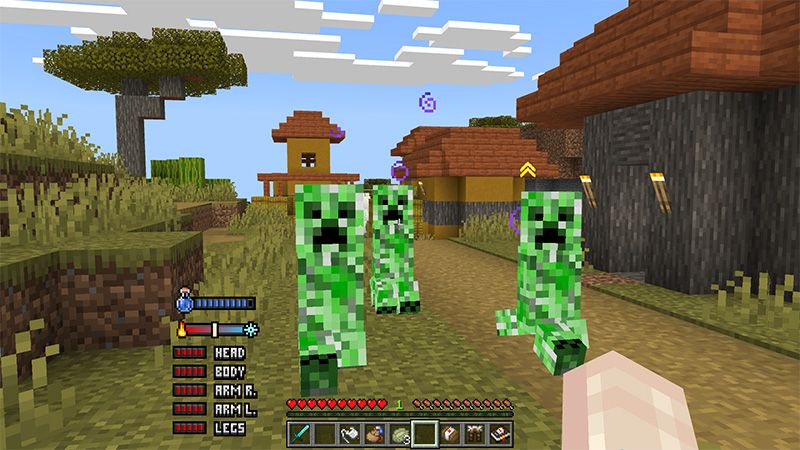
Task: Click the highlighted empty hotbar slot
Action: 426,433
